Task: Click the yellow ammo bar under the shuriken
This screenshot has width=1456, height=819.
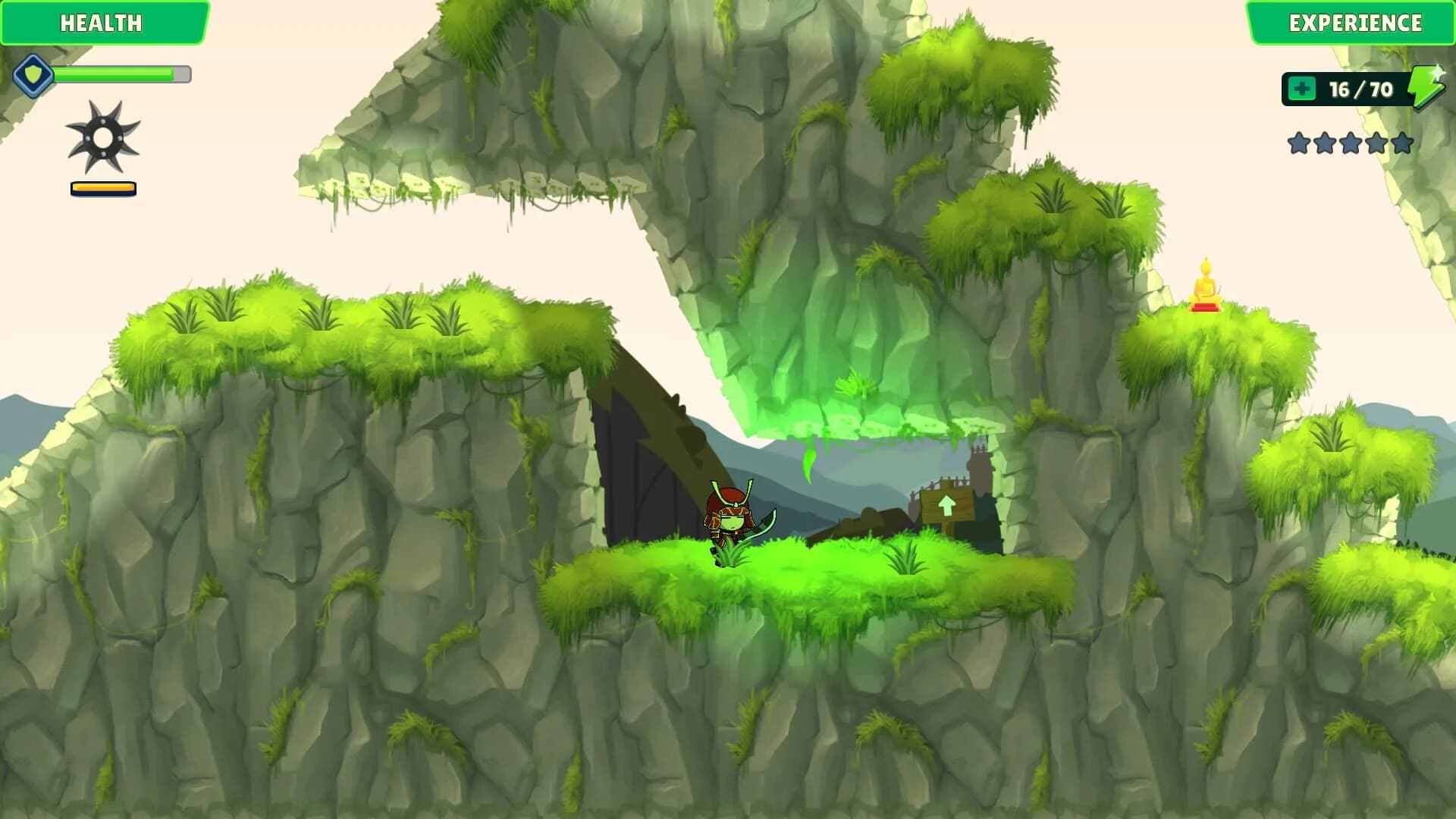Action: coord(103,187)
